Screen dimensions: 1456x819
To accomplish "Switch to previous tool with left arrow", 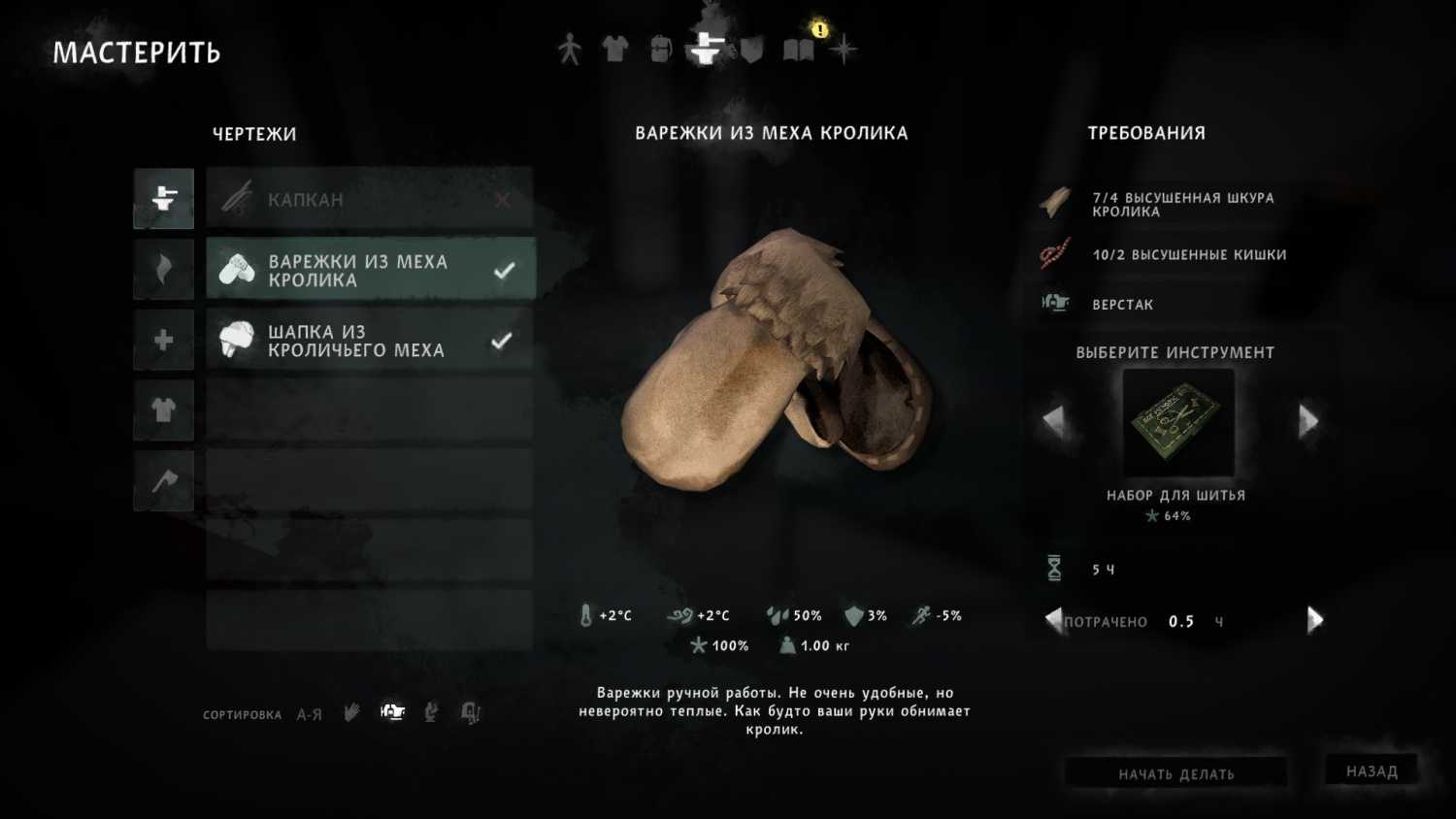I will point(1053,420).
